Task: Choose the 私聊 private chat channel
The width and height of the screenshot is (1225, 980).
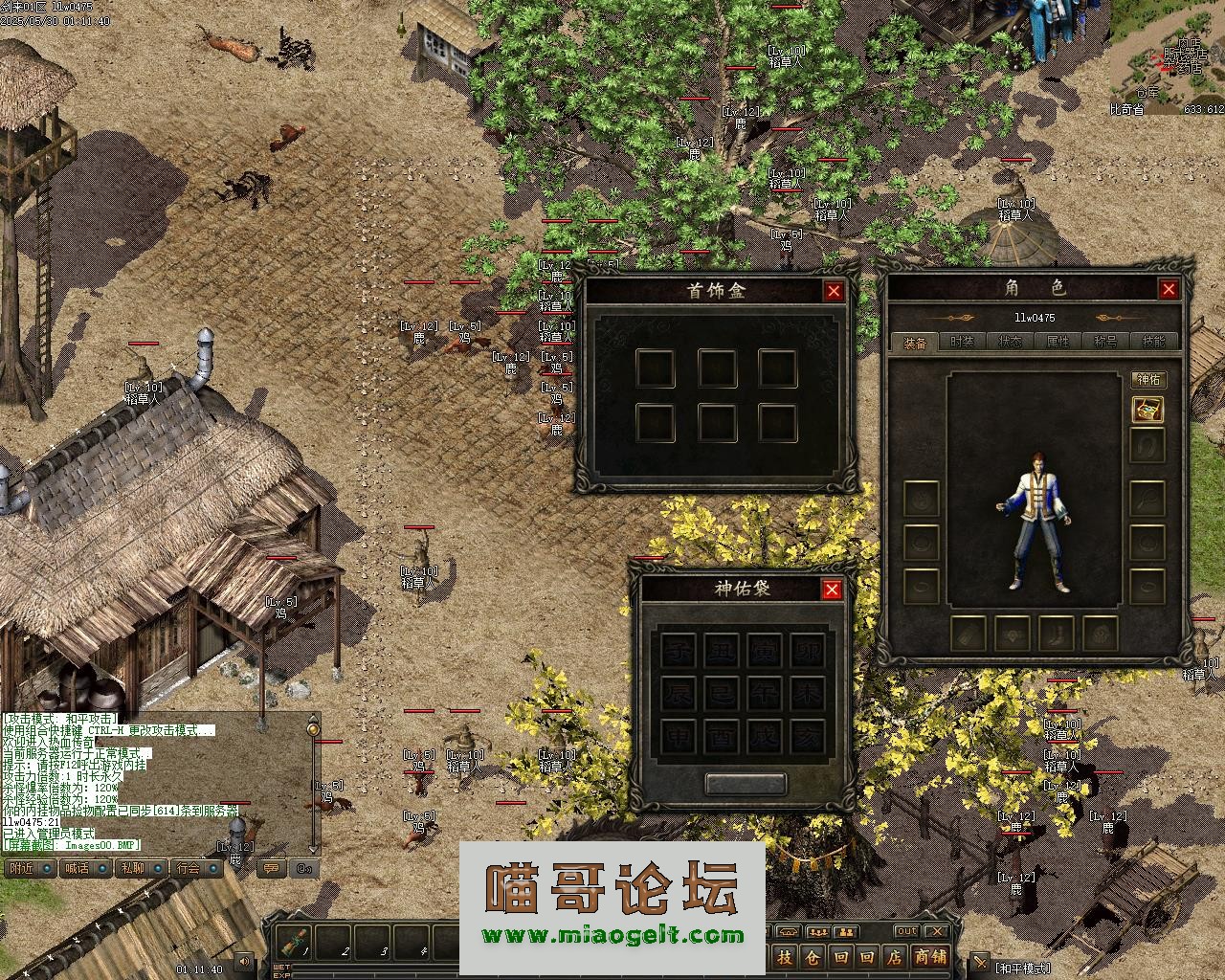Action: click(x=132, y=868)
